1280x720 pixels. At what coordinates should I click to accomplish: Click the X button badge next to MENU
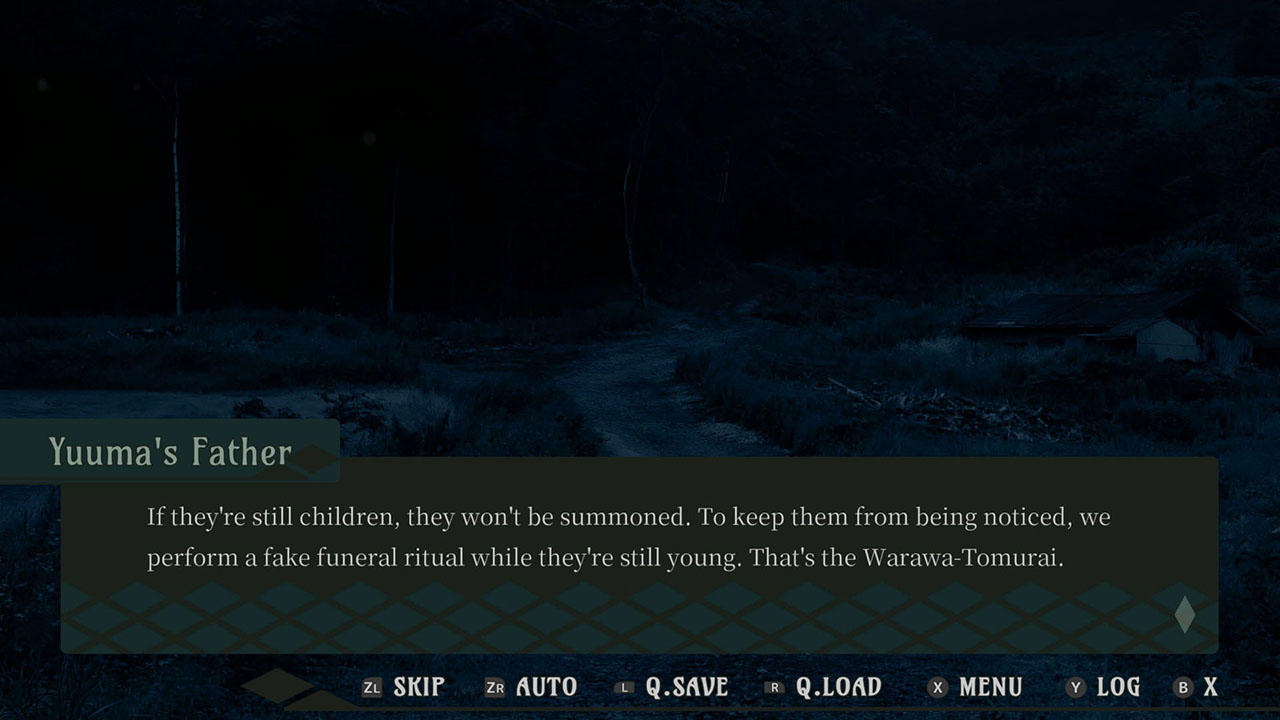click(936, 687)
